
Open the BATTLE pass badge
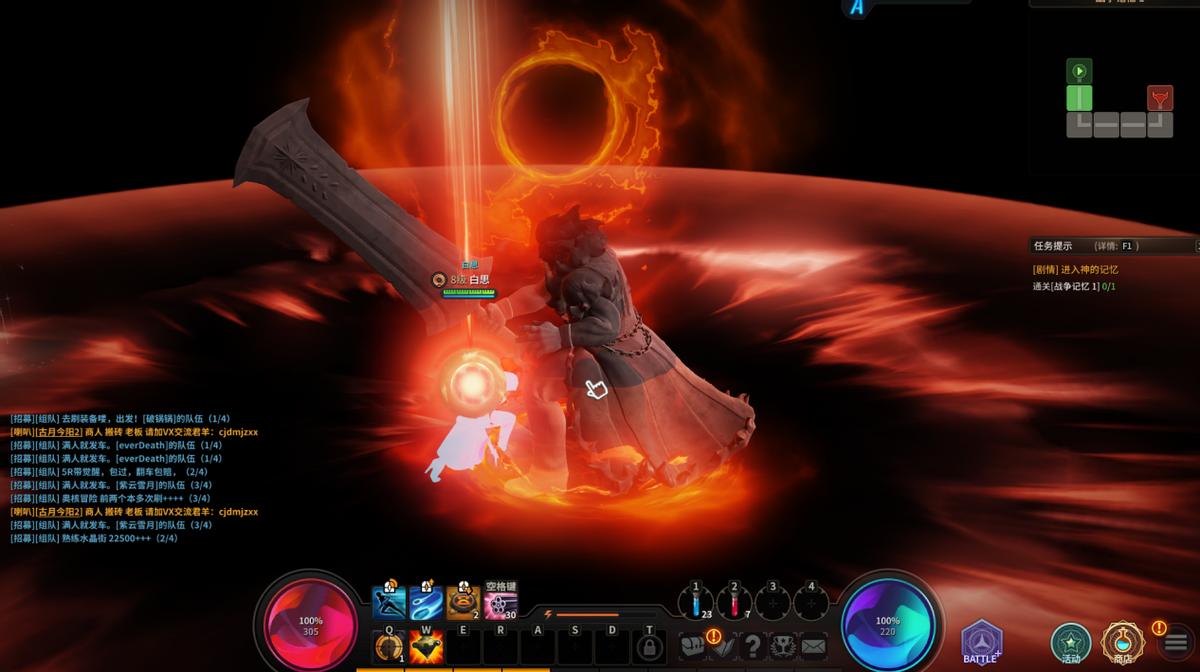(981, 641)
